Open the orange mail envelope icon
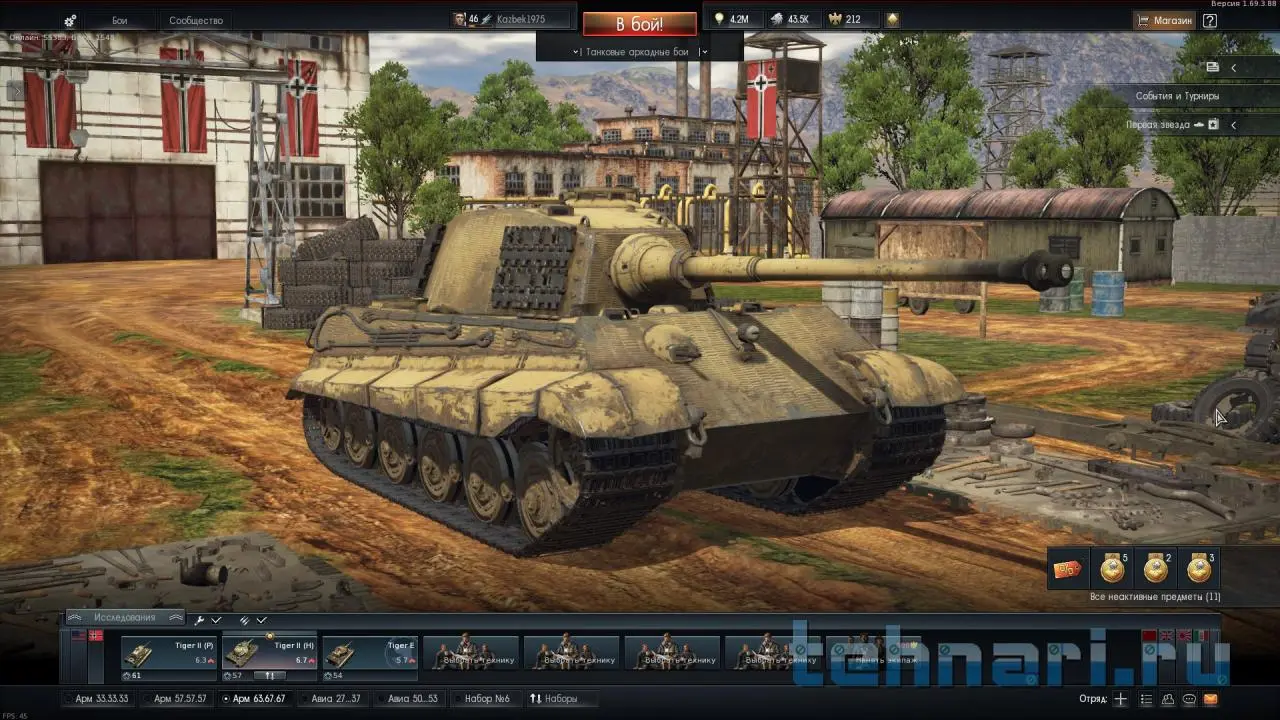Image resolution: width=1280 pixels, height=720 pixels. point(1211,699)
